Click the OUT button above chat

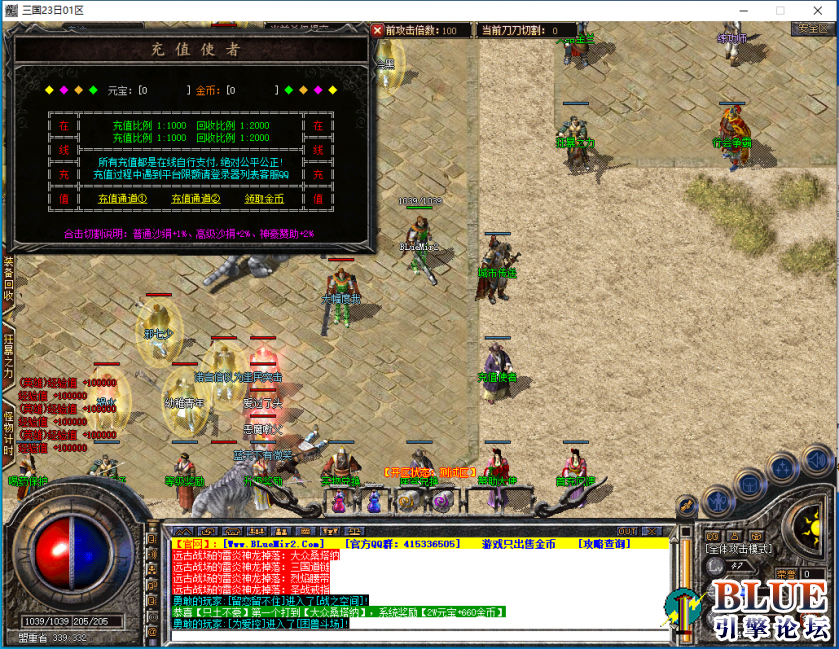click(x=627, y=531)
